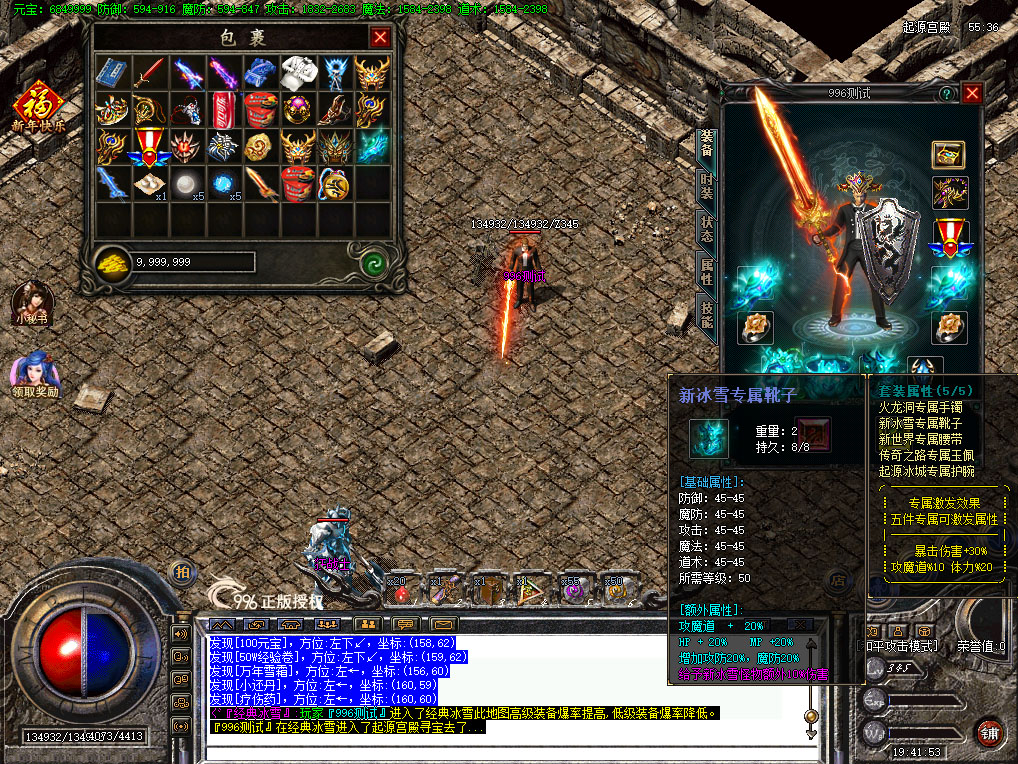Open the help question mark on character panel
Viewport: 1018px width, 764px height.
pyautogui.click(x=946, y=93)
